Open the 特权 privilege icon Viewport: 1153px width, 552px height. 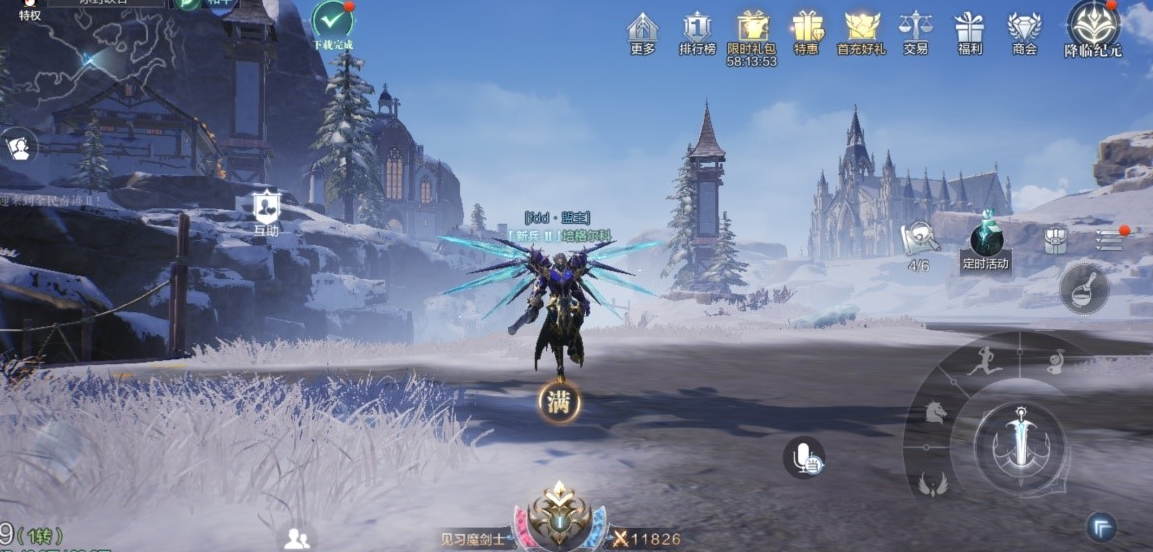30,10
